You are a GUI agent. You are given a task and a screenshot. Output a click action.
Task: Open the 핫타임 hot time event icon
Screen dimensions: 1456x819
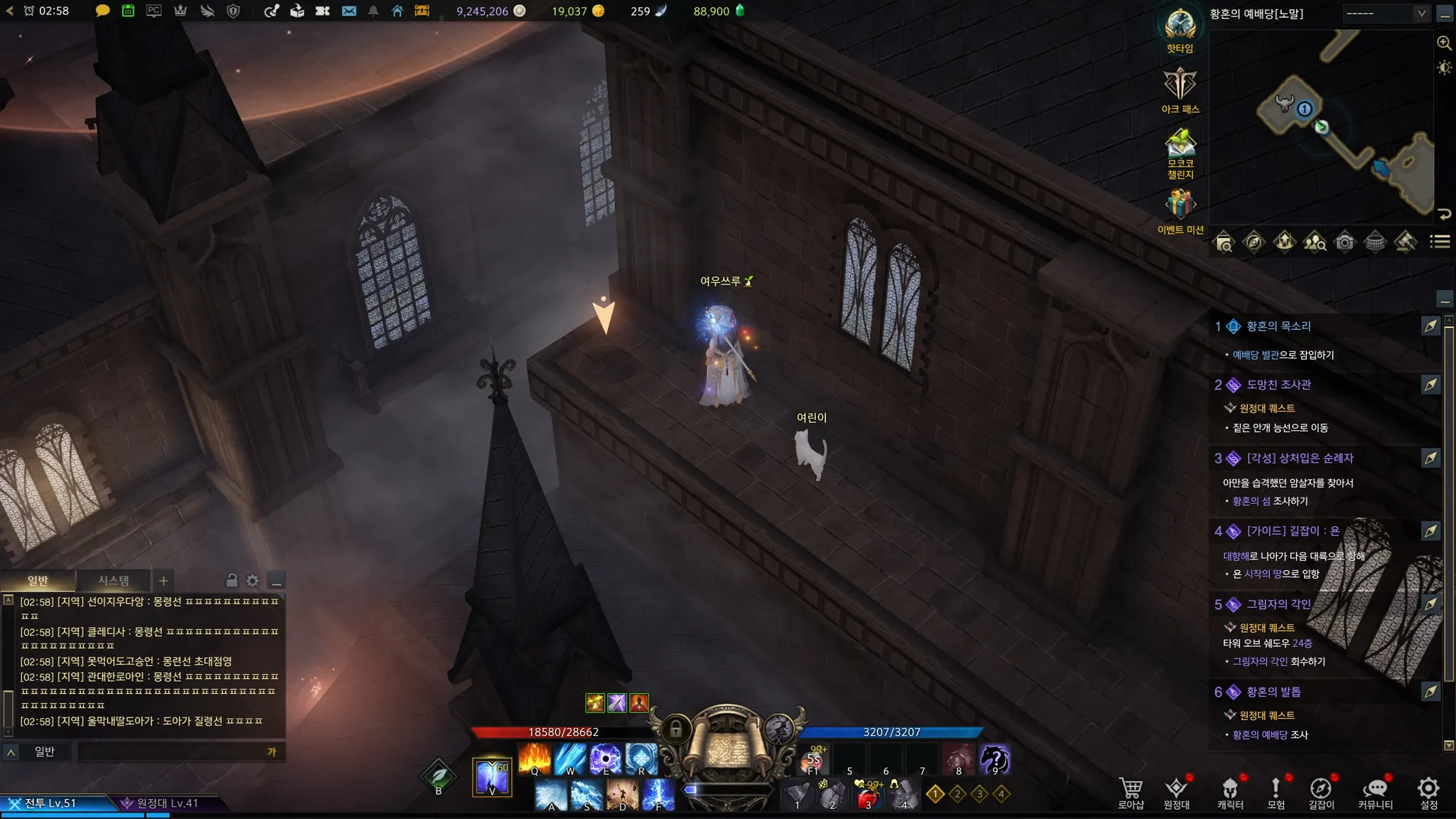click(x=1180, y=30)
